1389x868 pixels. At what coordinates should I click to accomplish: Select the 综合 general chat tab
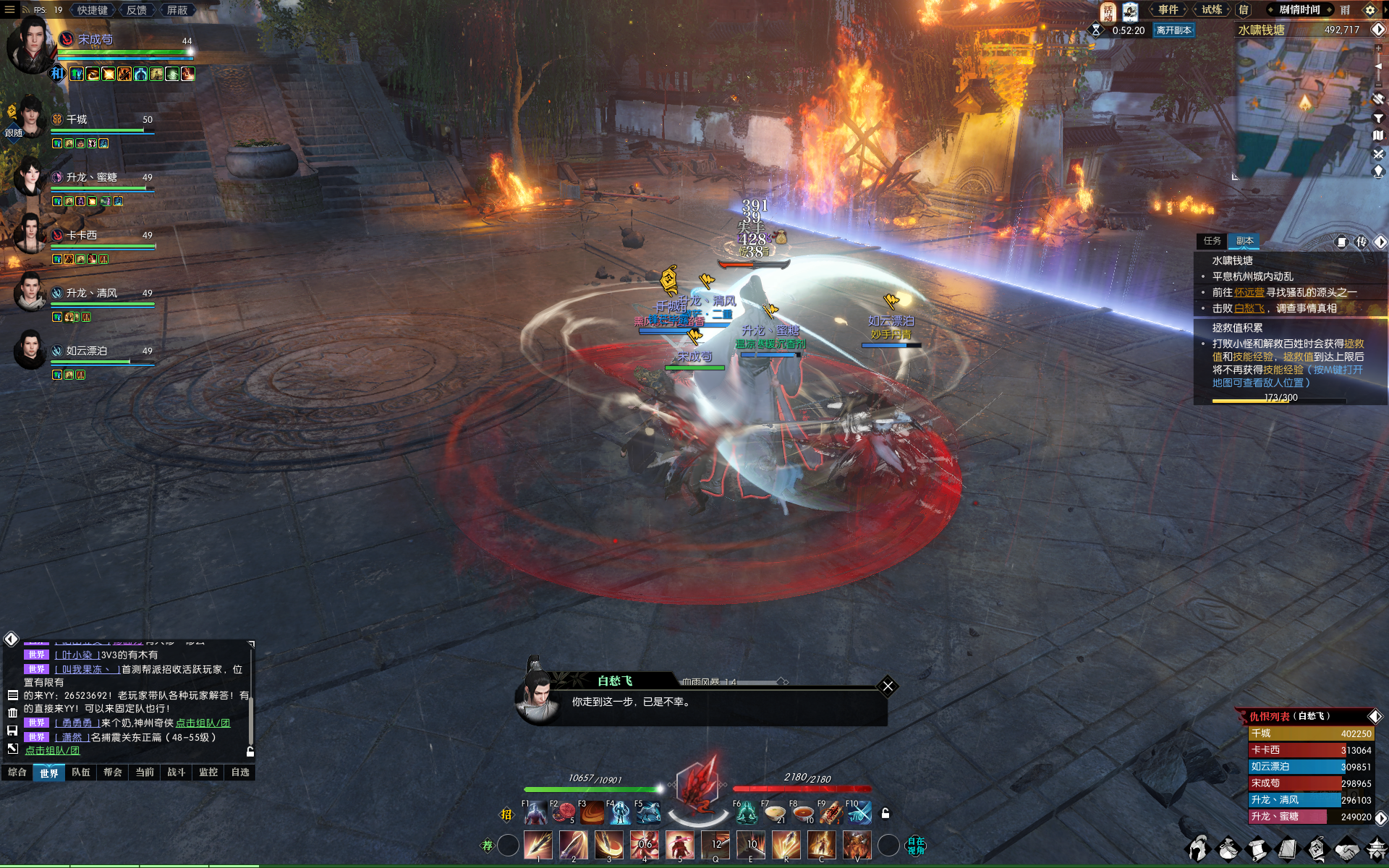17,773
